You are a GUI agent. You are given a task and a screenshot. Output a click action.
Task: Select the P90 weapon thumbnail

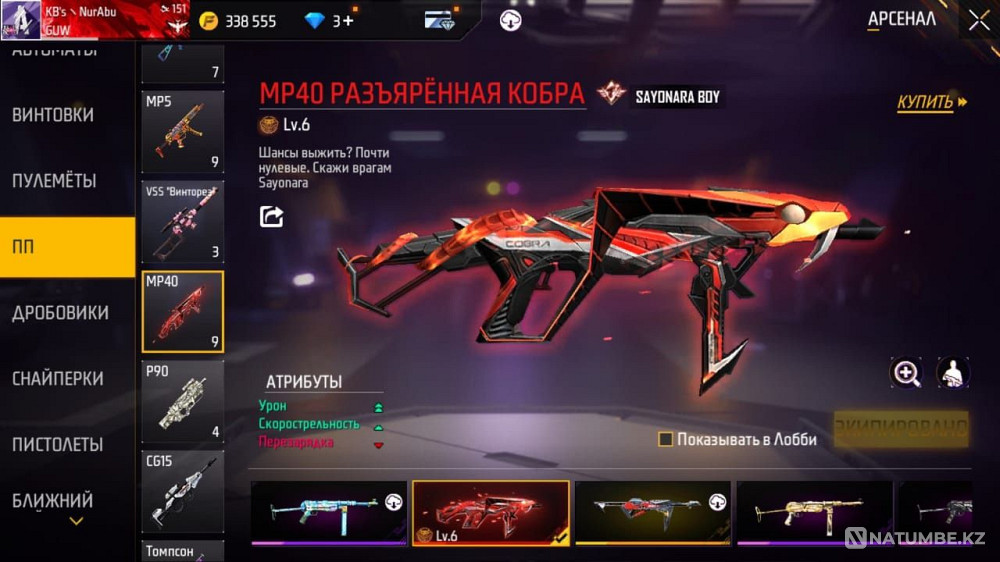[182, 402]
